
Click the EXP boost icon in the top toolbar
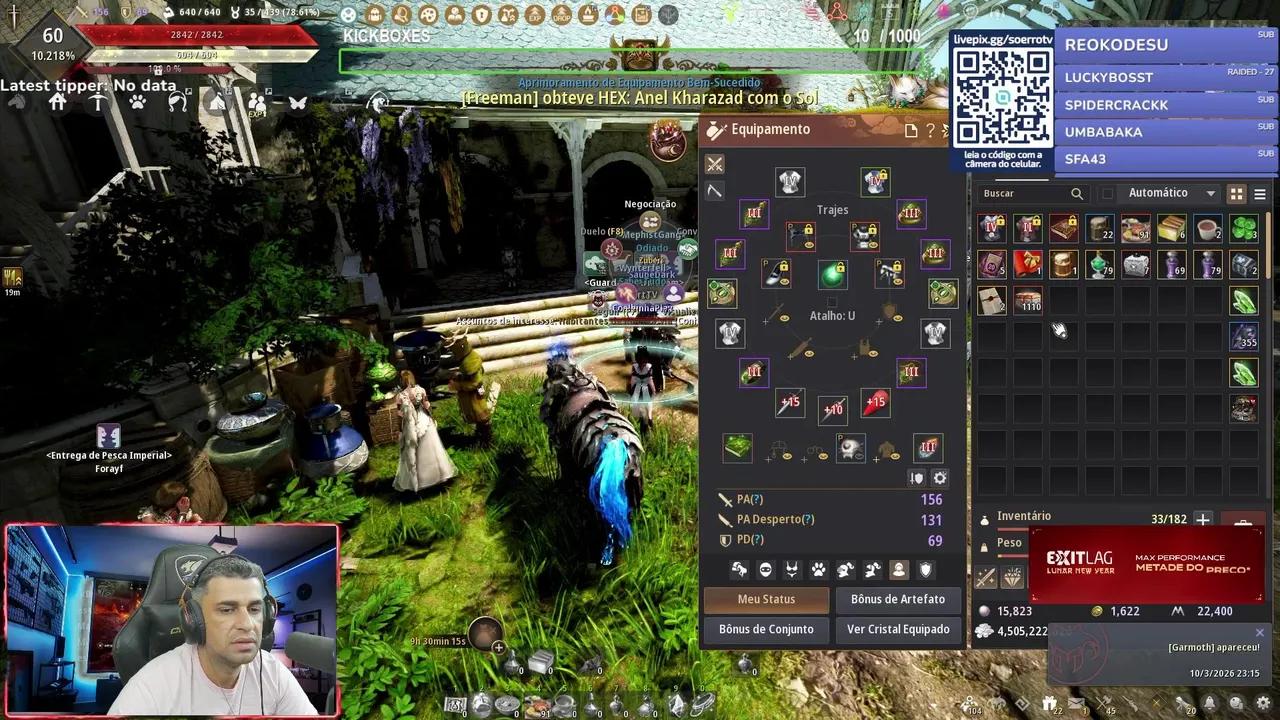pos(534,14)
